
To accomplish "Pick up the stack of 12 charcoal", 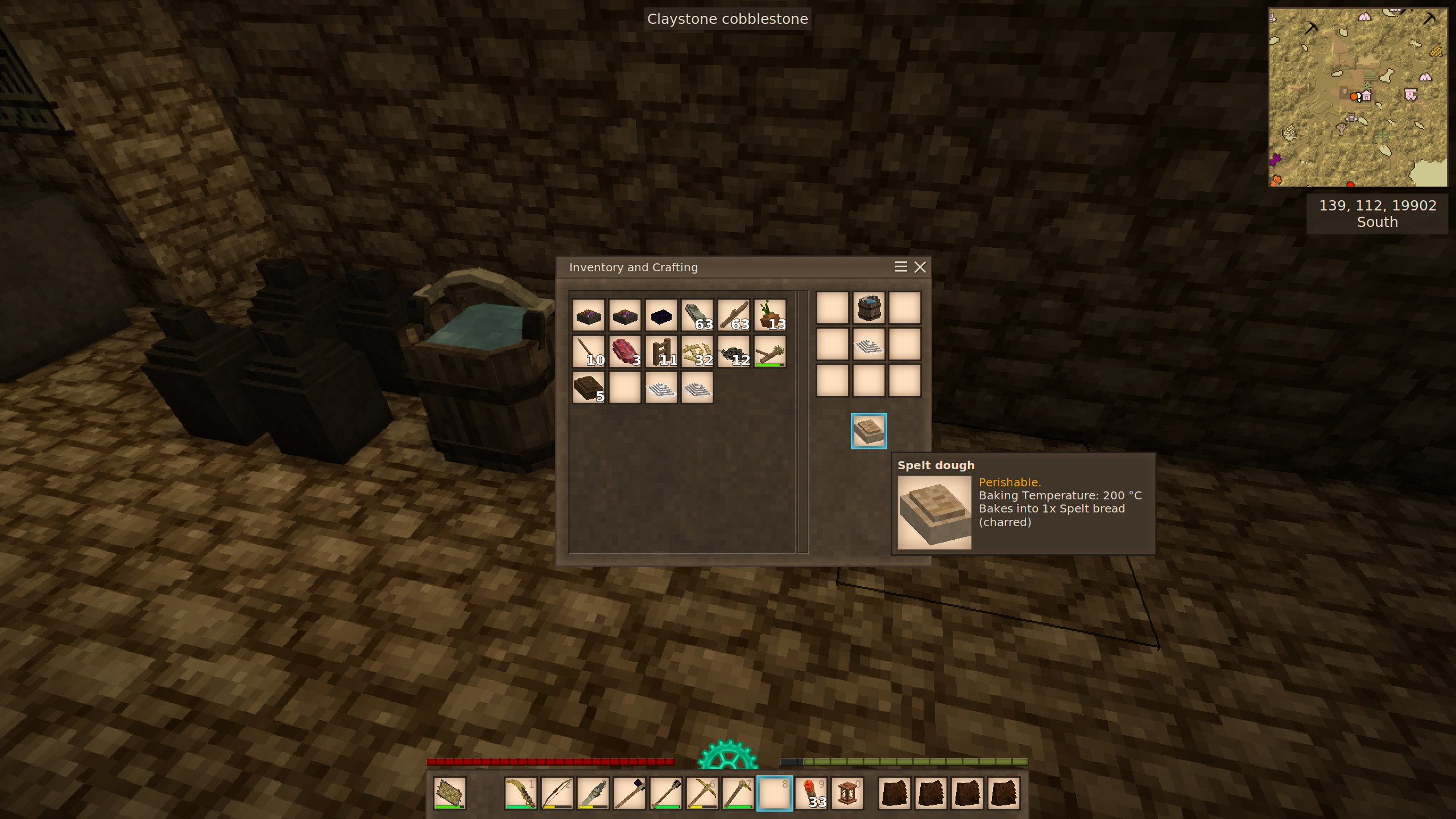I will click(734, 351).
